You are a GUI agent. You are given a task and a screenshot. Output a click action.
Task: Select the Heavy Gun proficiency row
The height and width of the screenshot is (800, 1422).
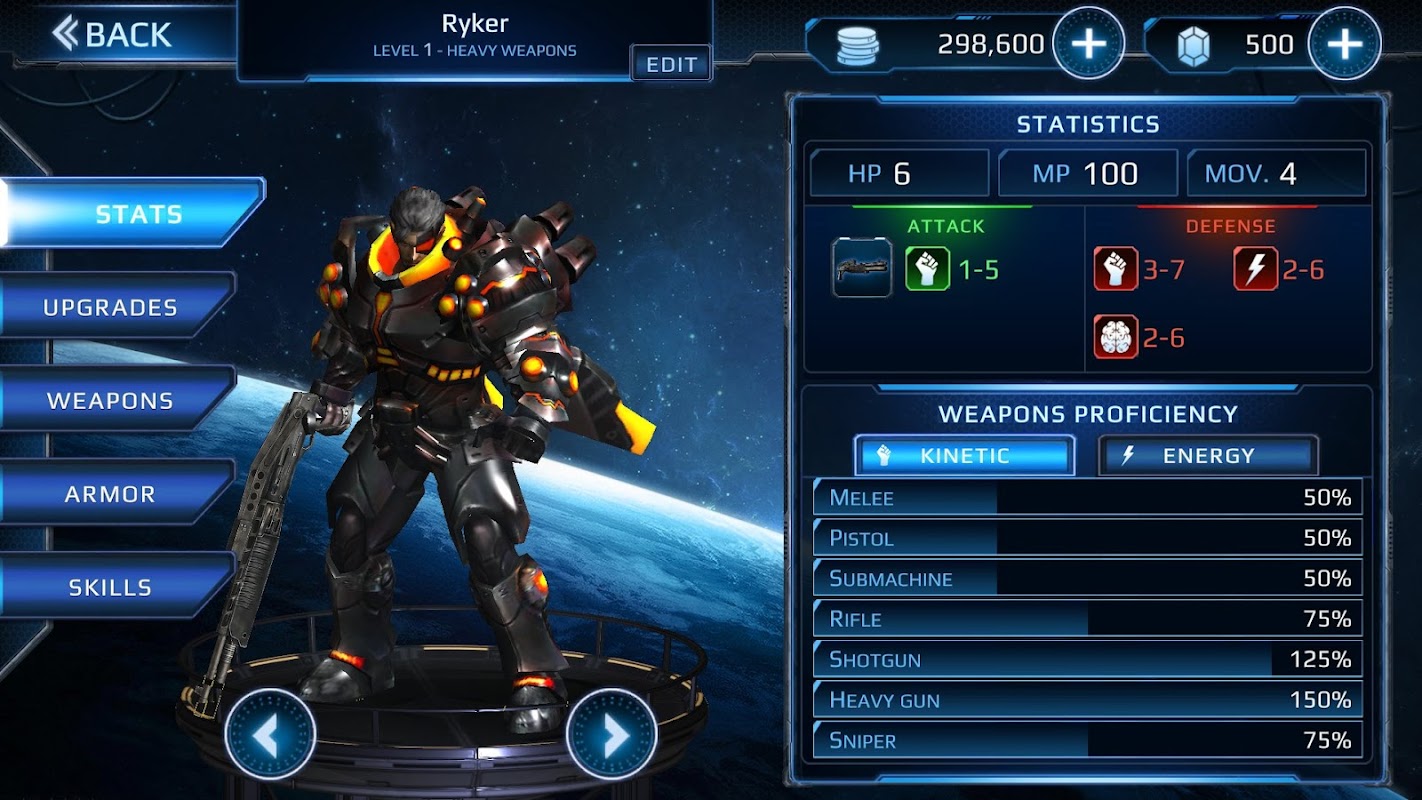[x=1087, y=700]
